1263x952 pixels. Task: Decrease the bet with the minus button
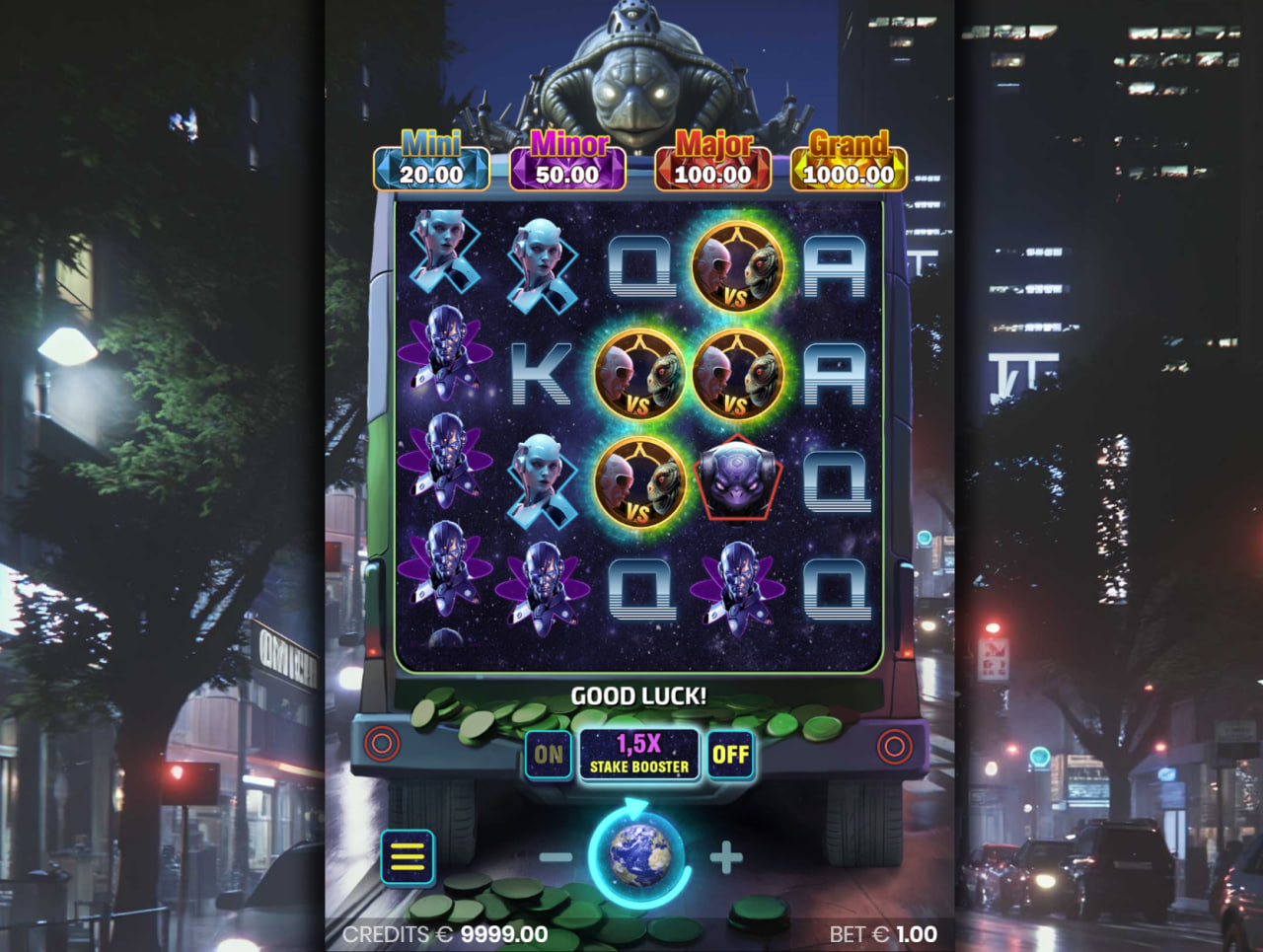tap(553, 858)
